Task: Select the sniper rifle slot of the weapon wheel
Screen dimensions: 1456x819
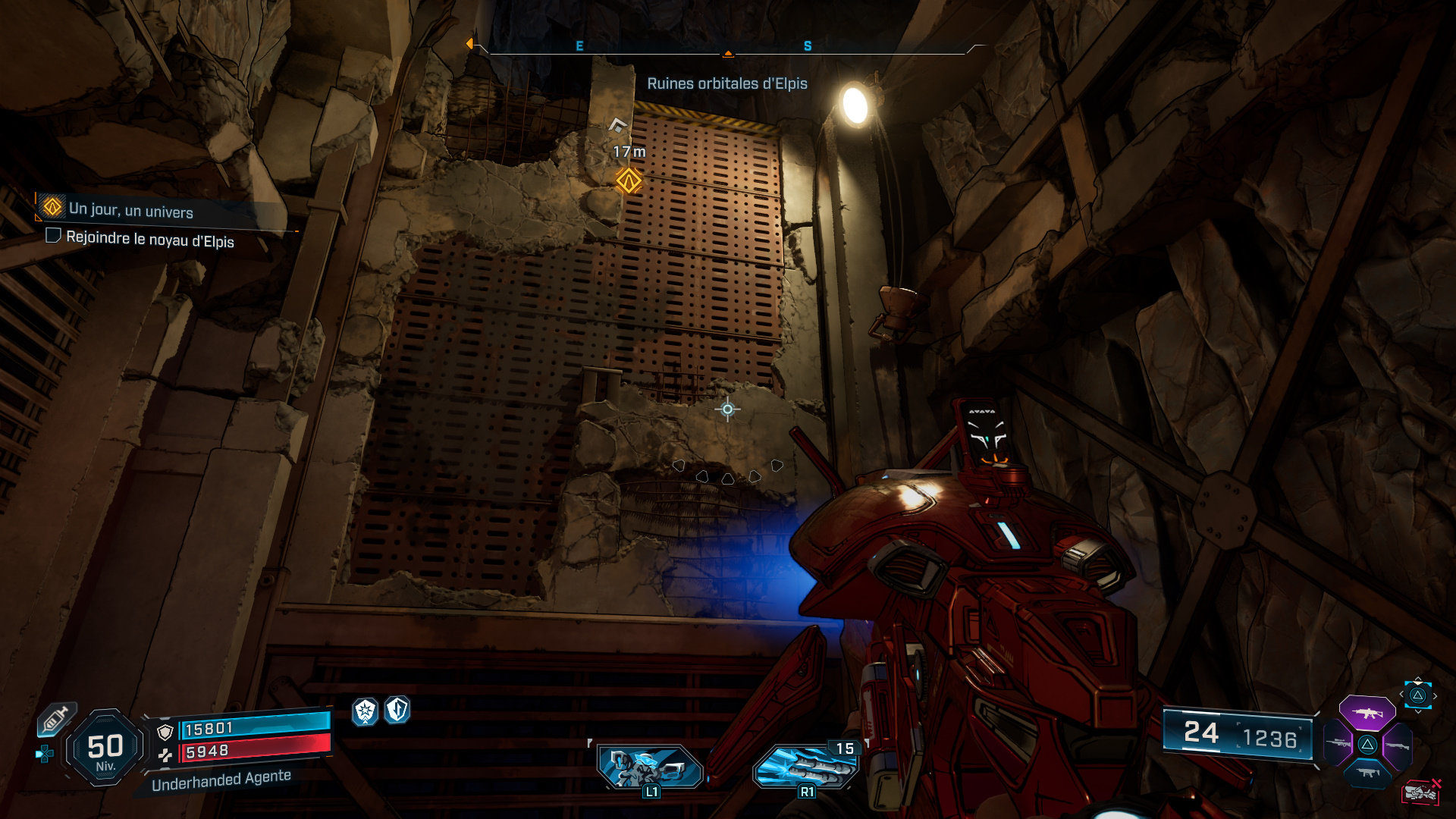Action: coord(1337,743)
